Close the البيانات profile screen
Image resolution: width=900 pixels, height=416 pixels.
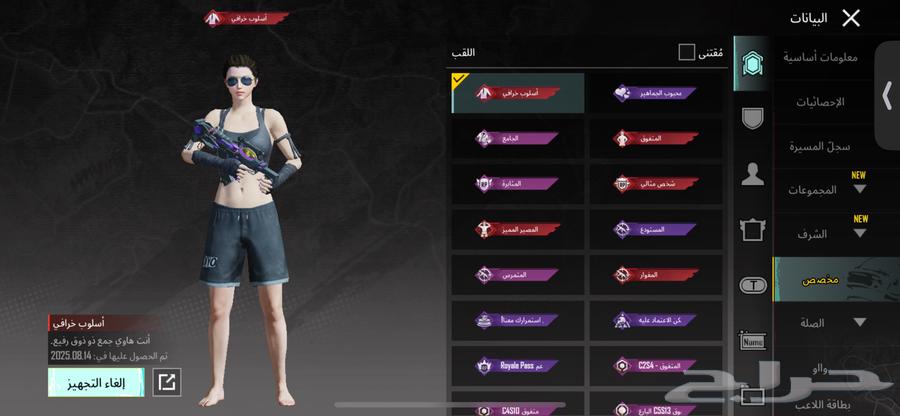[851, 18]
